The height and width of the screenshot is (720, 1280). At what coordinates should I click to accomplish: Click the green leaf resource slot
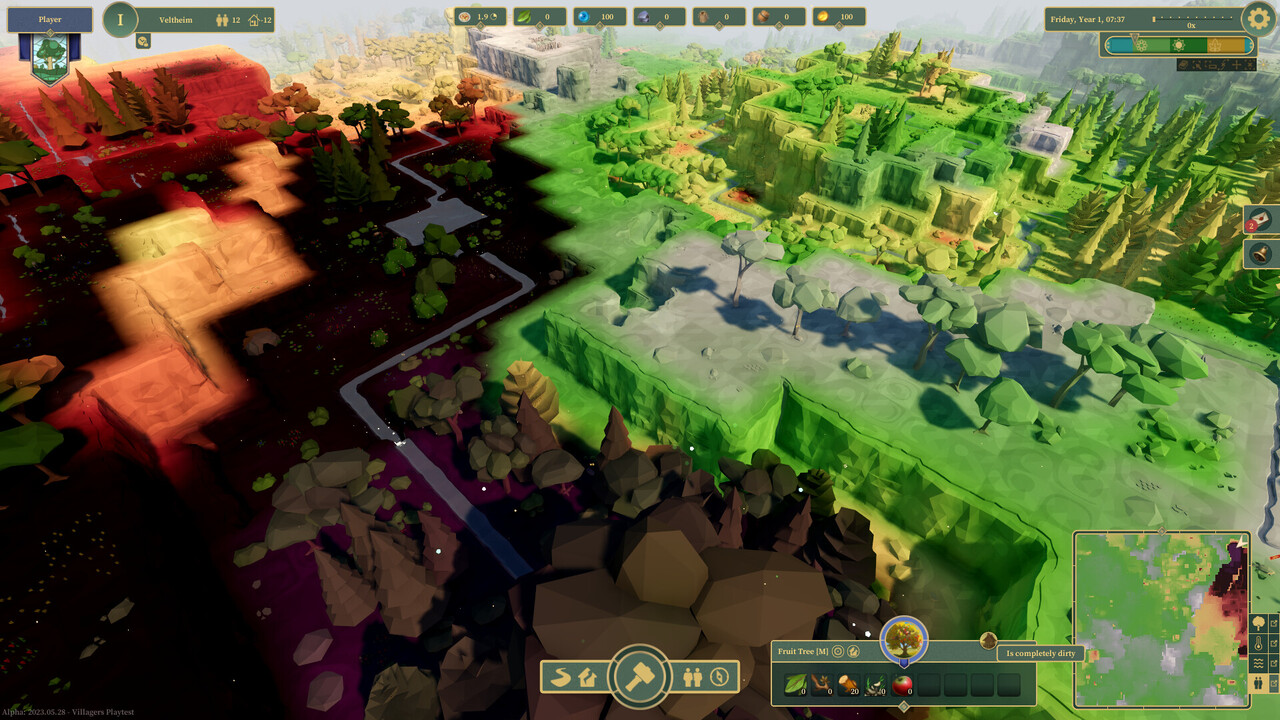[x=797, y=684]
